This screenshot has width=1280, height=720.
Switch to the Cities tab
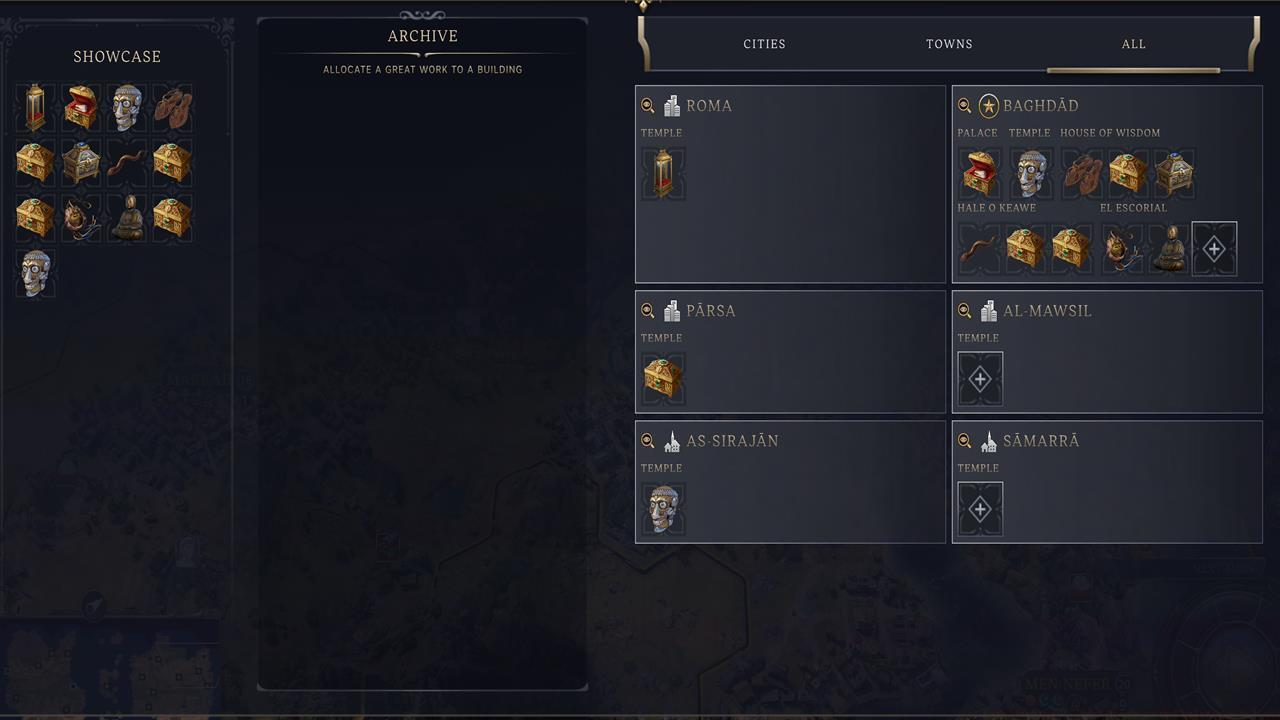765,44
